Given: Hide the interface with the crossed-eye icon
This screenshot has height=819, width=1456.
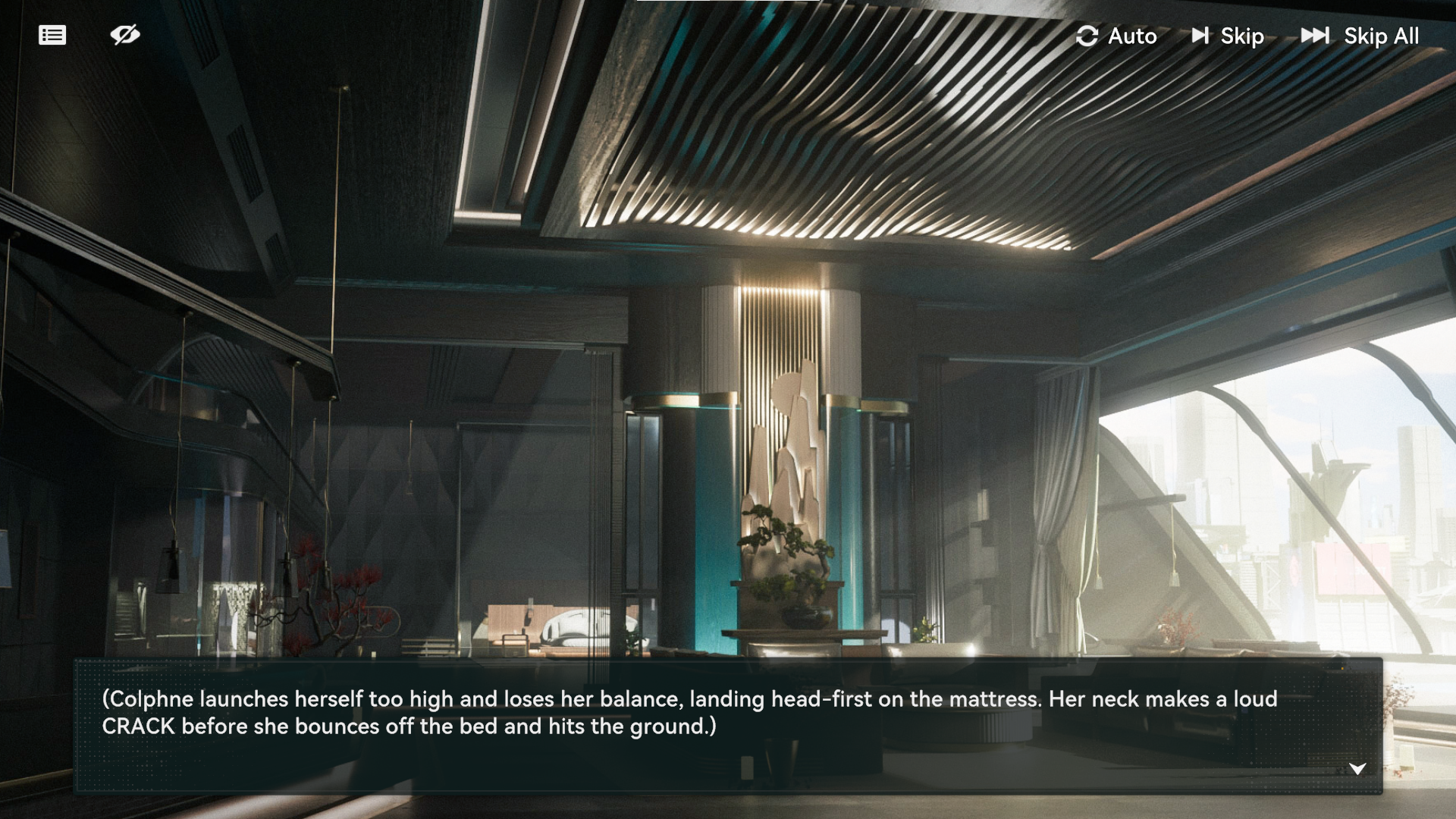Looking at the screenshot, I should click(x=125, y=35).
